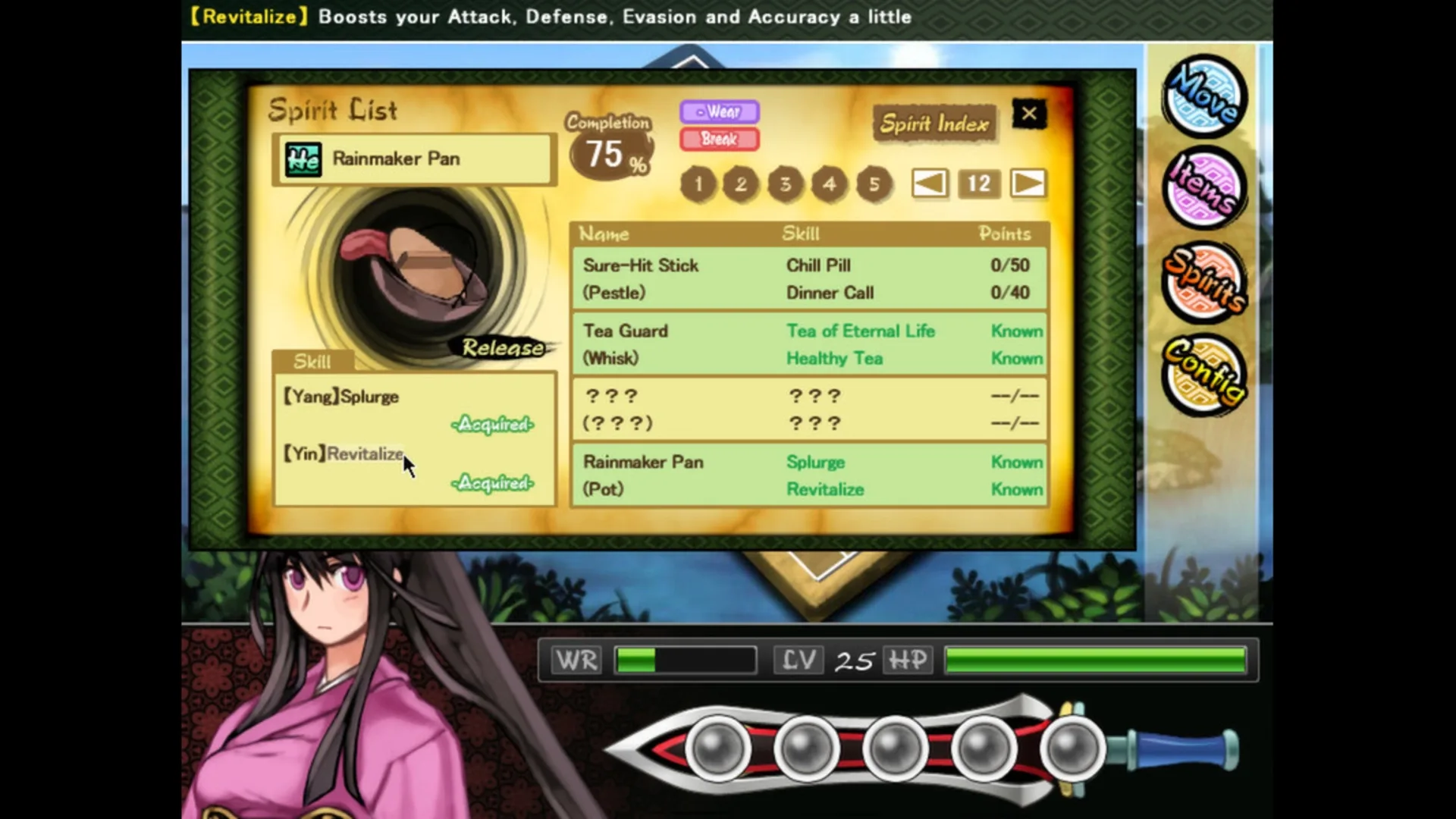This screenshot has width=1456, height=819.
Task: Open the Move panel icon
Action: coord(1204,97)
